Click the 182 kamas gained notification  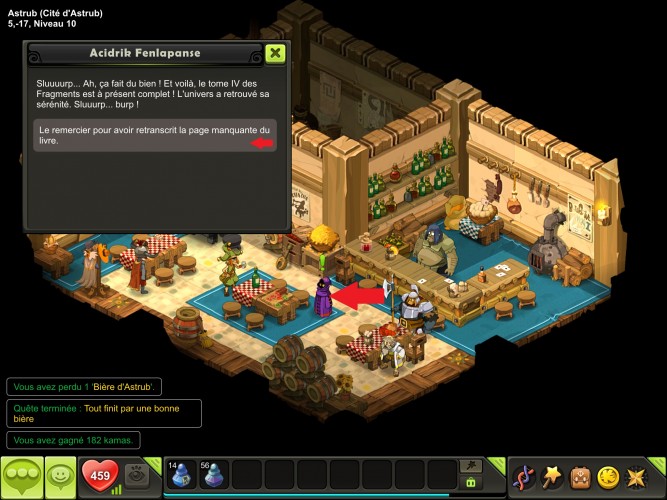[74, 440]
